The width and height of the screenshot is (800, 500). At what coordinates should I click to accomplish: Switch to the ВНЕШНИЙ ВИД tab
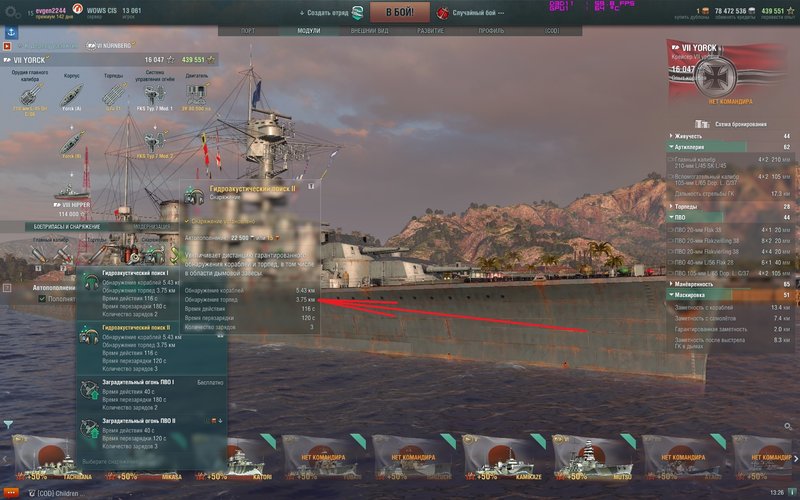click(x=363, y=31)
